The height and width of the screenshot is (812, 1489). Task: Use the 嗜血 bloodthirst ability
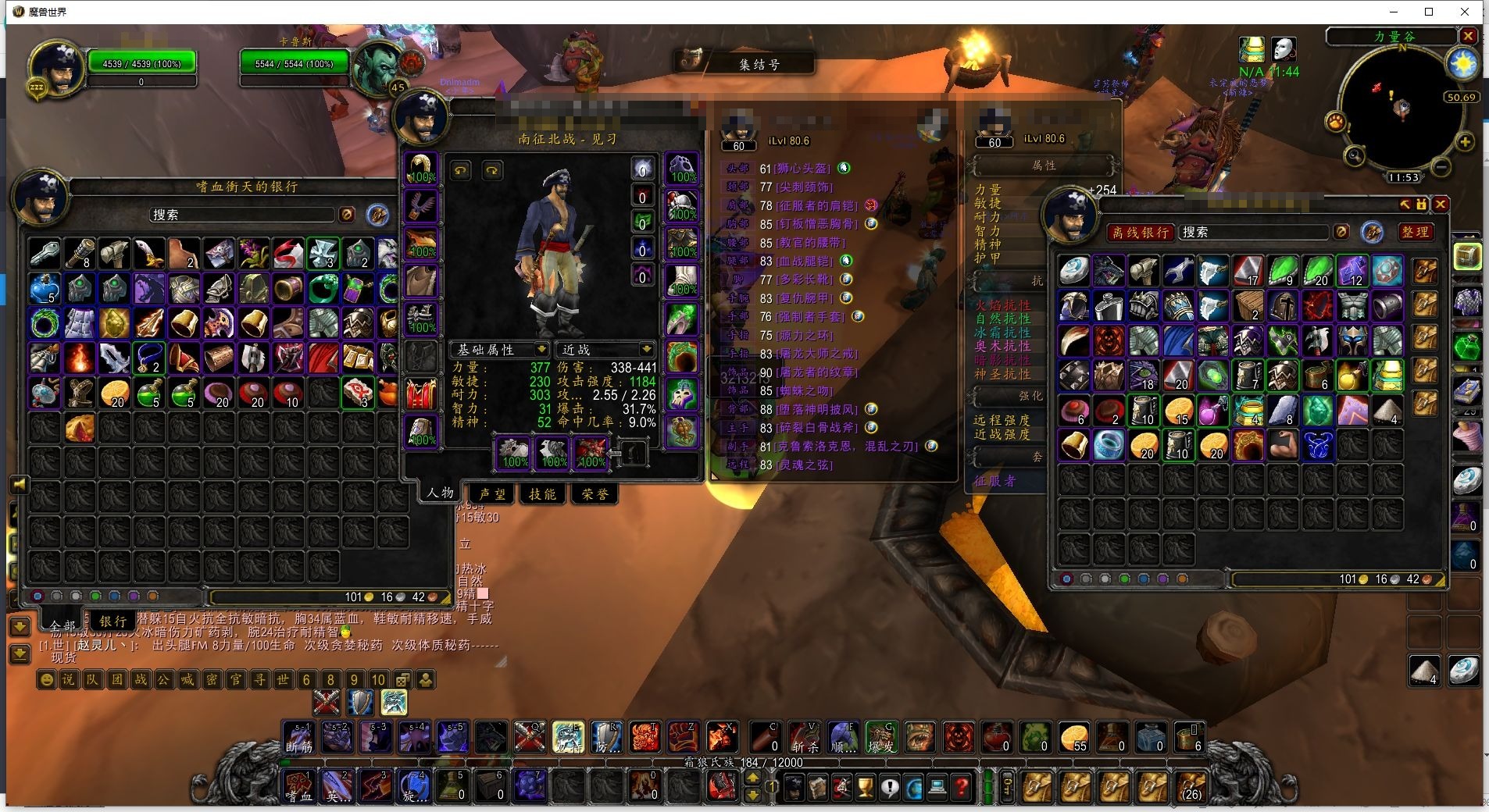298,786
